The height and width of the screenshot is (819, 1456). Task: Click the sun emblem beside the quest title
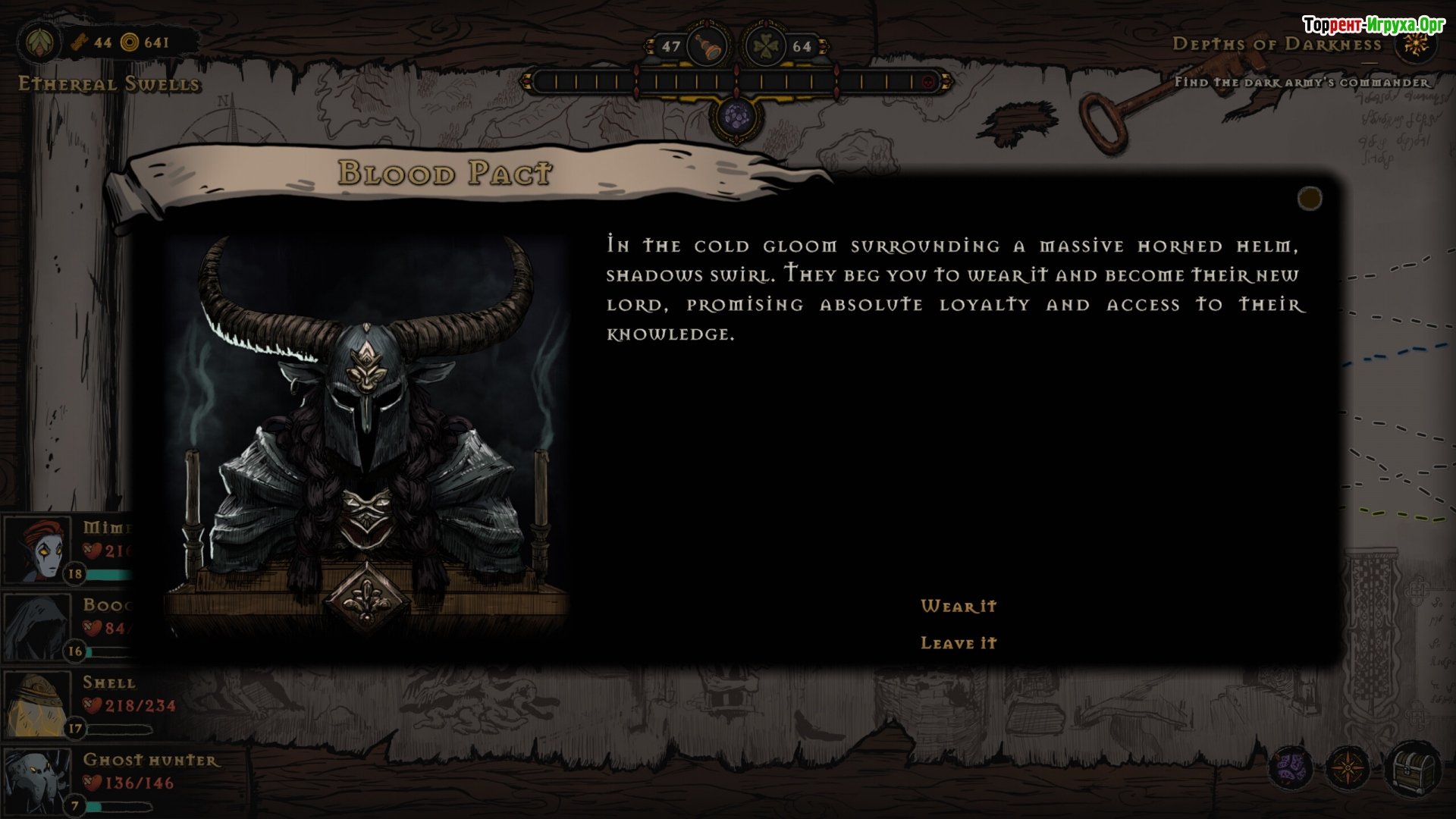pos(1415,44)
